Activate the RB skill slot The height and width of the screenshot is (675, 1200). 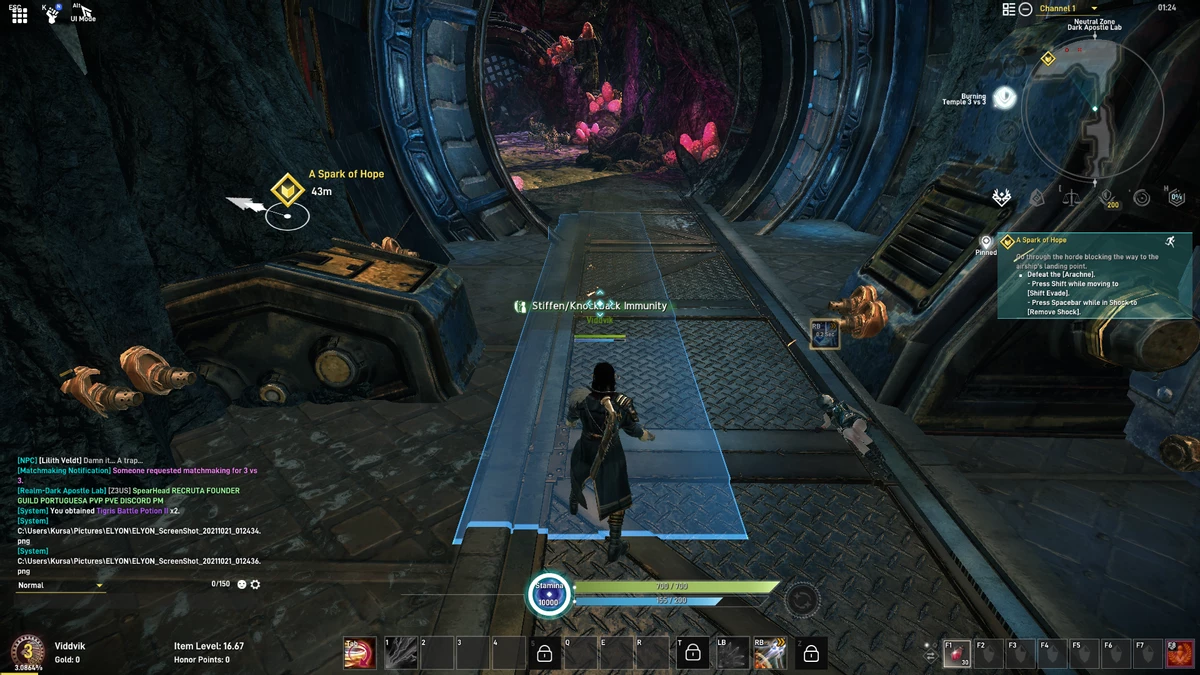[x=770, y=653]
